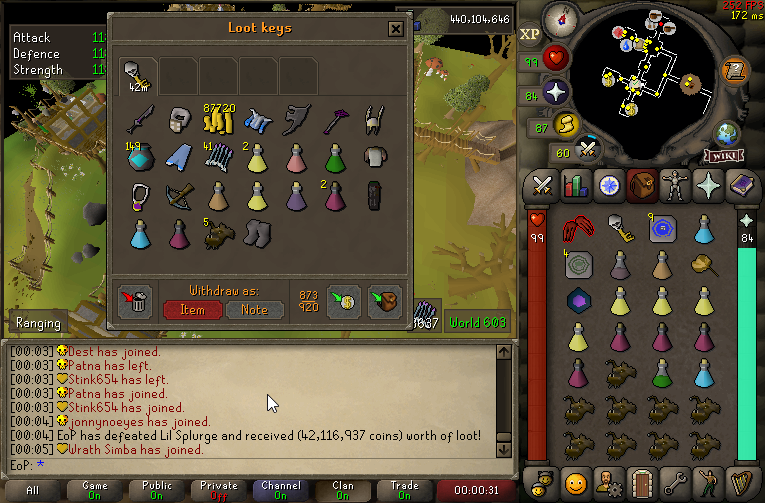Withdraw the coins stack from the loot
This screenshot has width=765, height=503.
(x=218, y=120)
